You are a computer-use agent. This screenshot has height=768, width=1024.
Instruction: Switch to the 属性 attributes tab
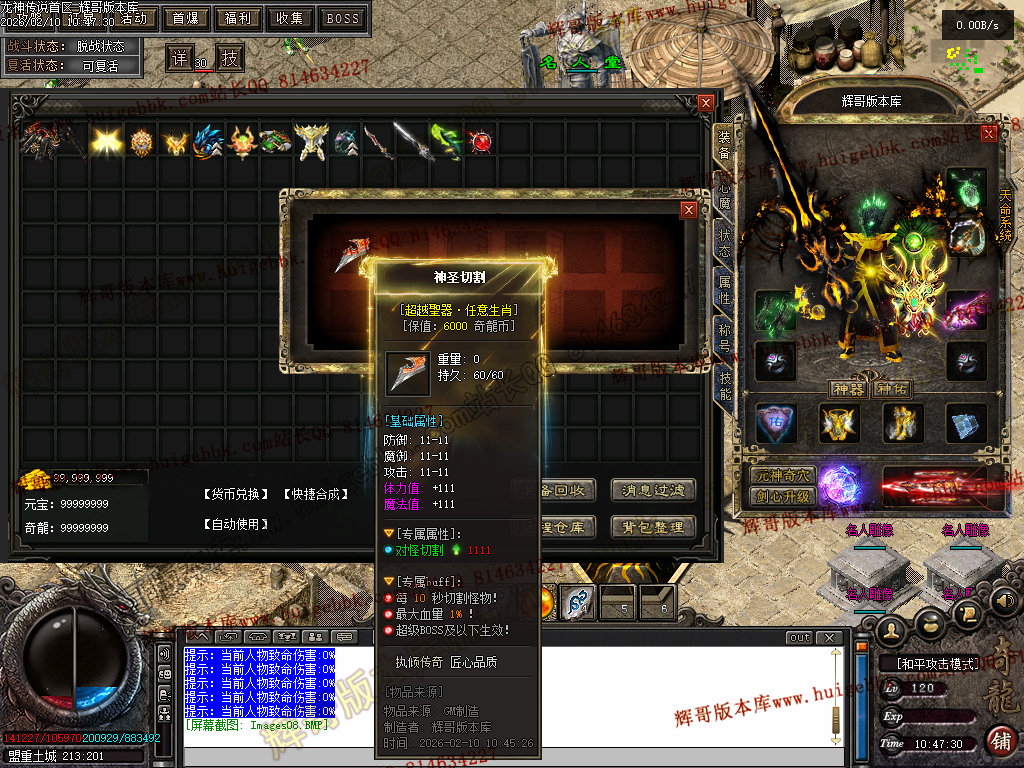click(725, 291)
